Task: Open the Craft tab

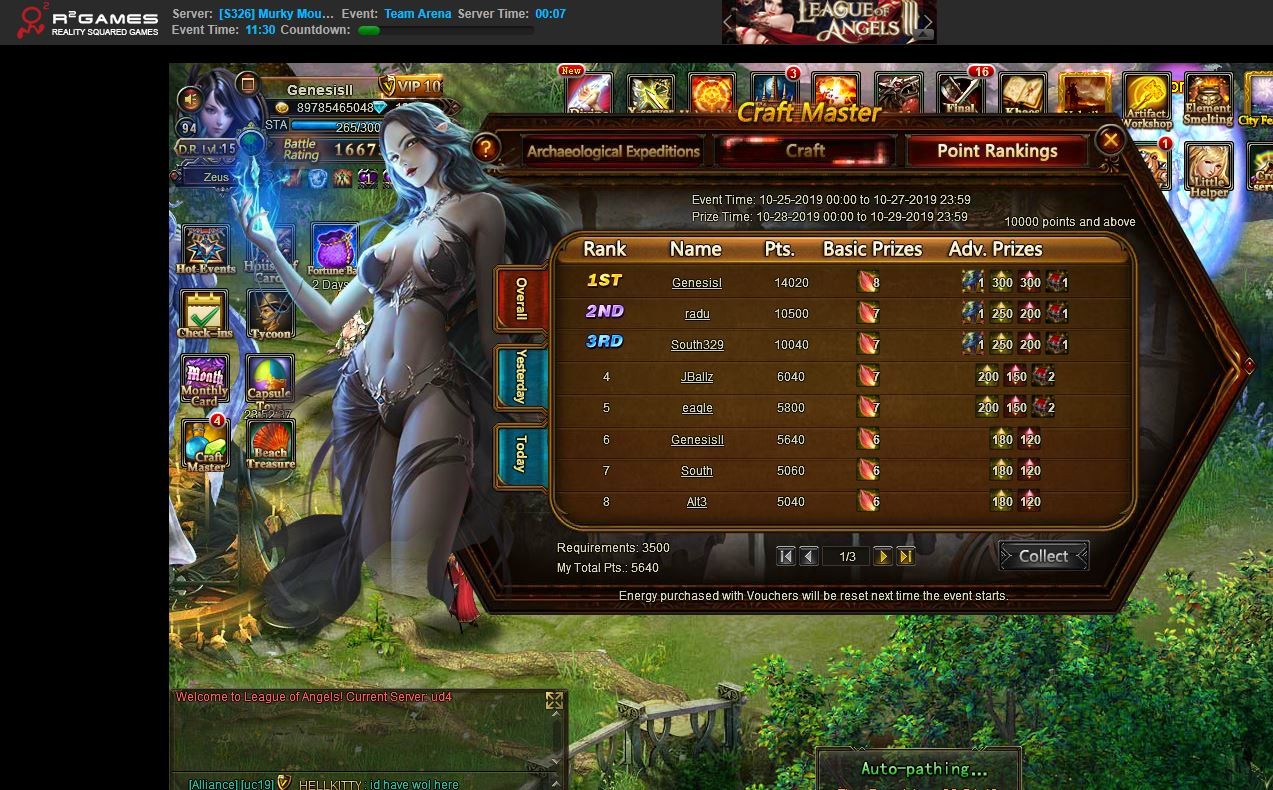Action: (x=805, y=151)
